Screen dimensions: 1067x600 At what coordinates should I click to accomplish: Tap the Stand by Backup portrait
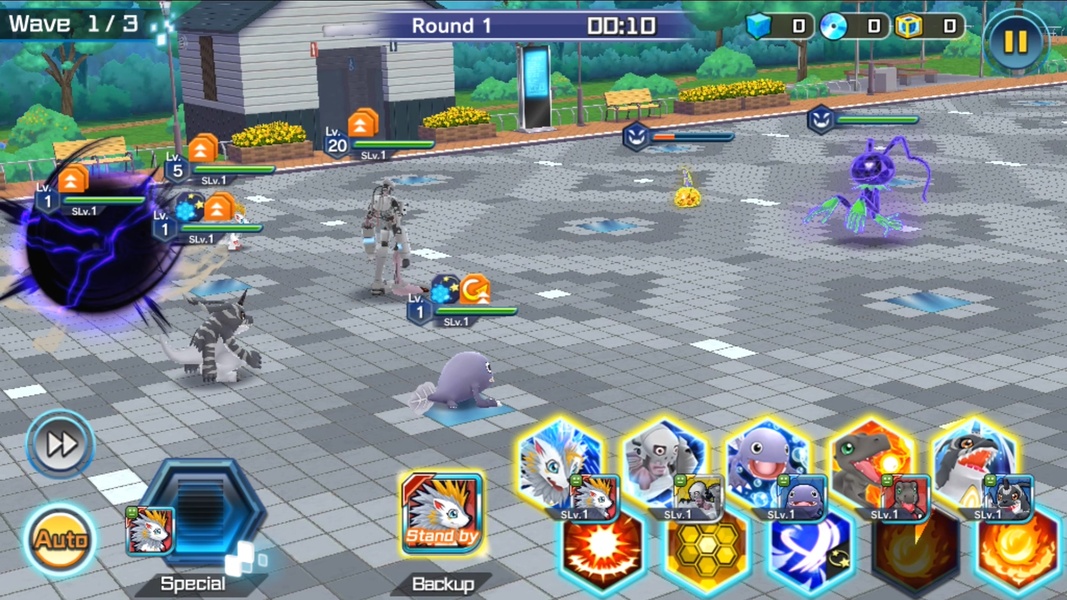[442, 514]
